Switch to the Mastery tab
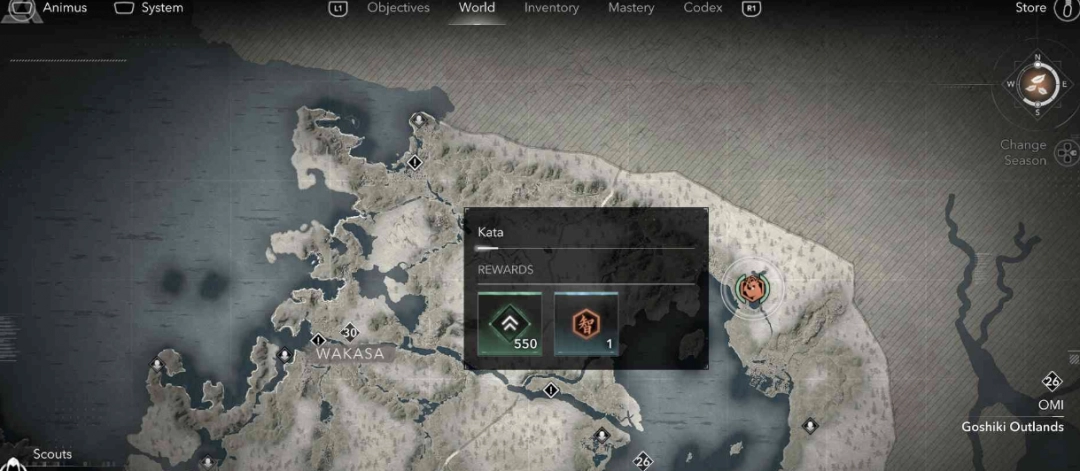1080x471 pixels. click(631, 8)
